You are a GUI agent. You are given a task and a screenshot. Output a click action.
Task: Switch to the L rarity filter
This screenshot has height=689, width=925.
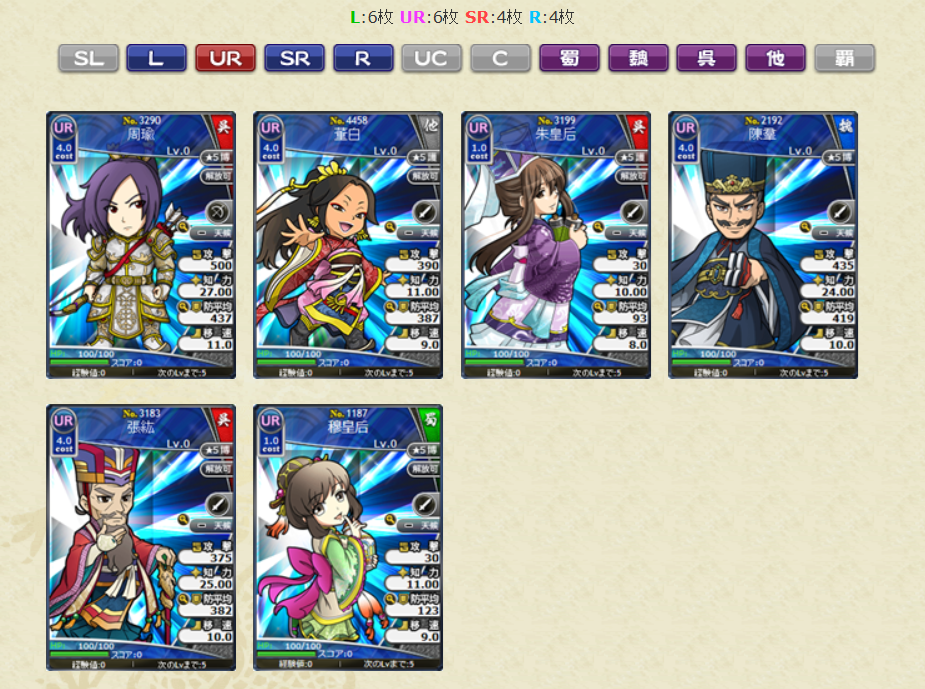(156, 58)
